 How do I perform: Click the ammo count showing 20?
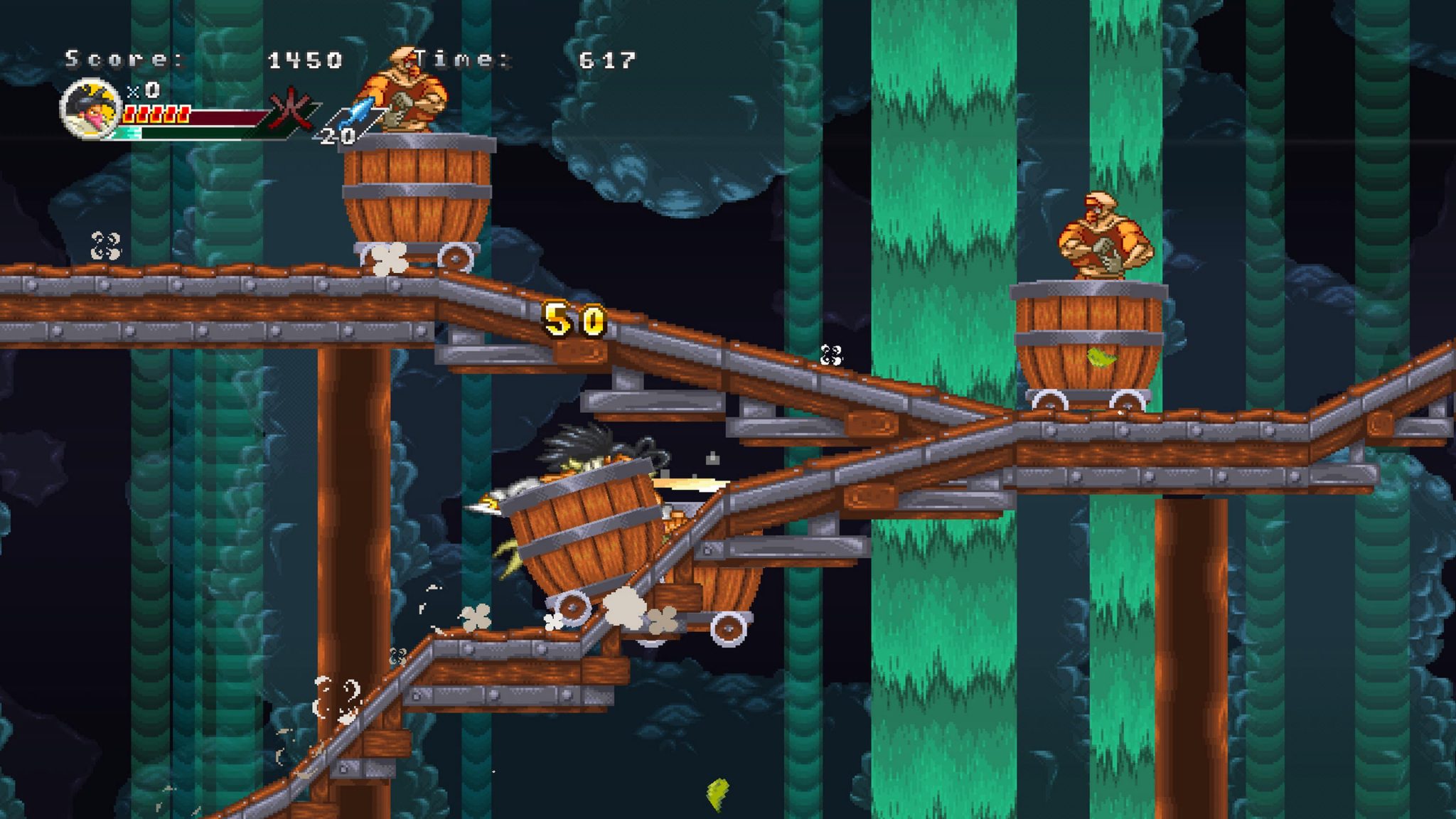click(336, 136)
